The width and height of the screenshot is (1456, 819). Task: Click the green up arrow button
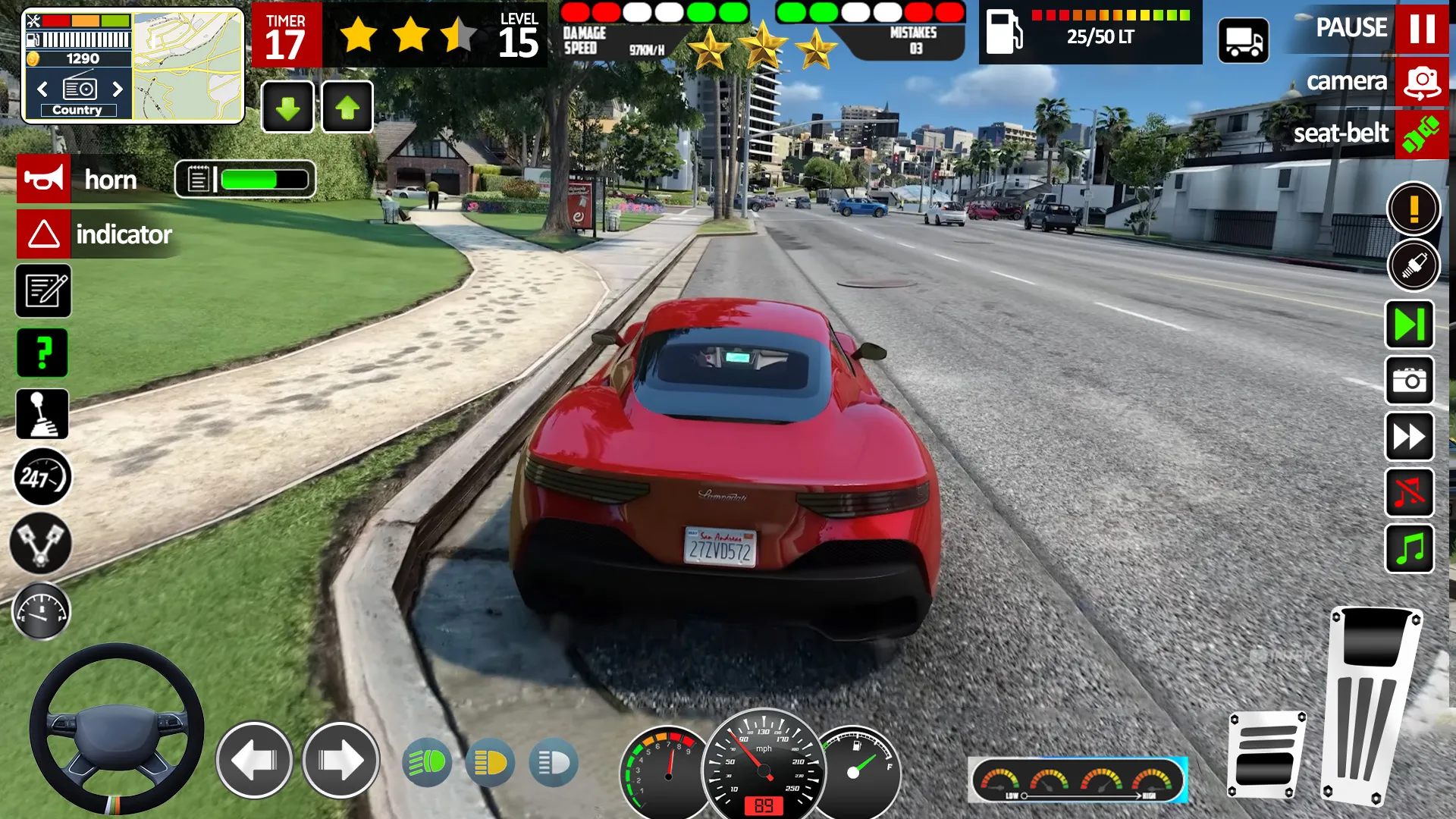(x=347, y=108)
